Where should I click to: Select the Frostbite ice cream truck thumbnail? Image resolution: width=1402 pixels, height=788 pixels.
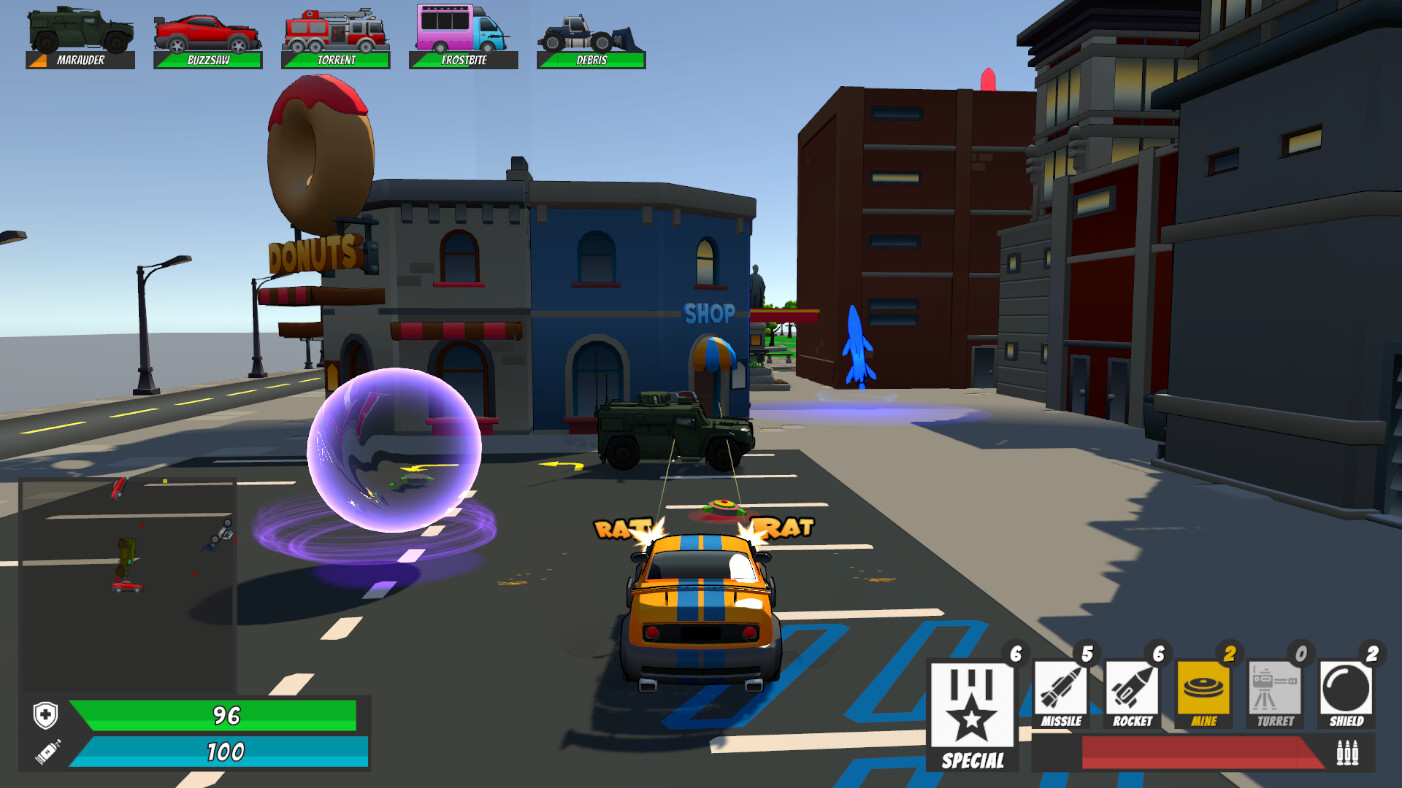tap(463, 30)
